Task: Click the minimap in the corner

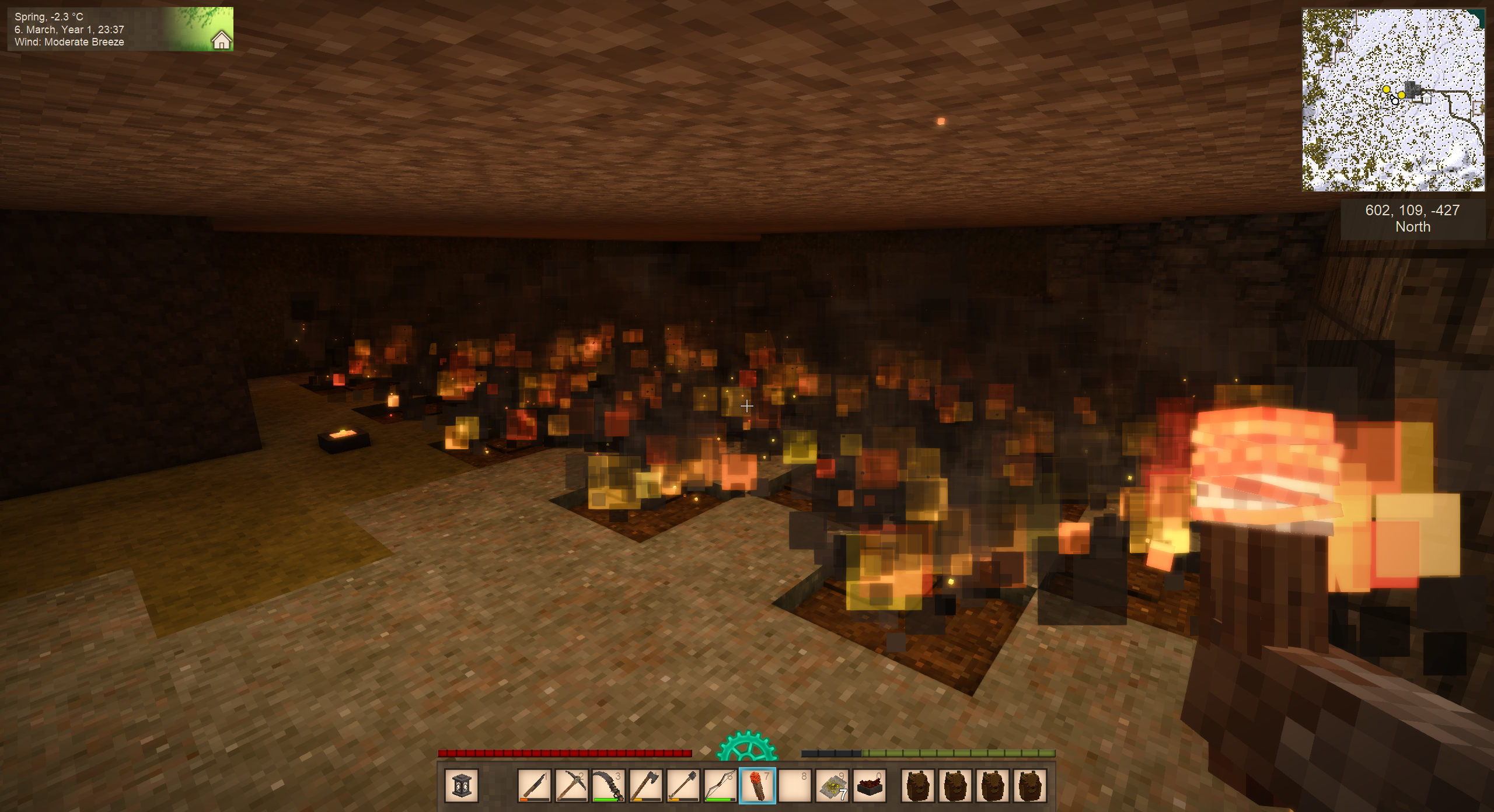Action: (1393, 100)
